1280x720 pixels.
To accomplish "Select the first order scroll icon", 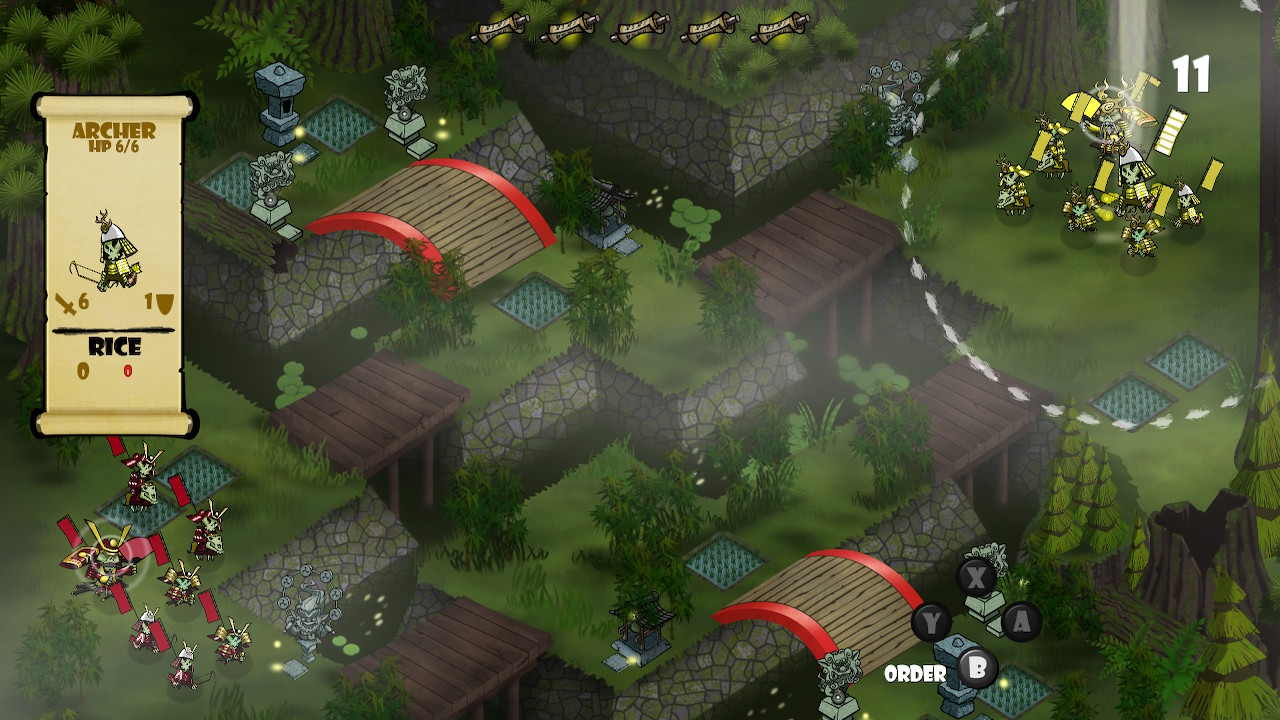I will [x=500, y=28].
